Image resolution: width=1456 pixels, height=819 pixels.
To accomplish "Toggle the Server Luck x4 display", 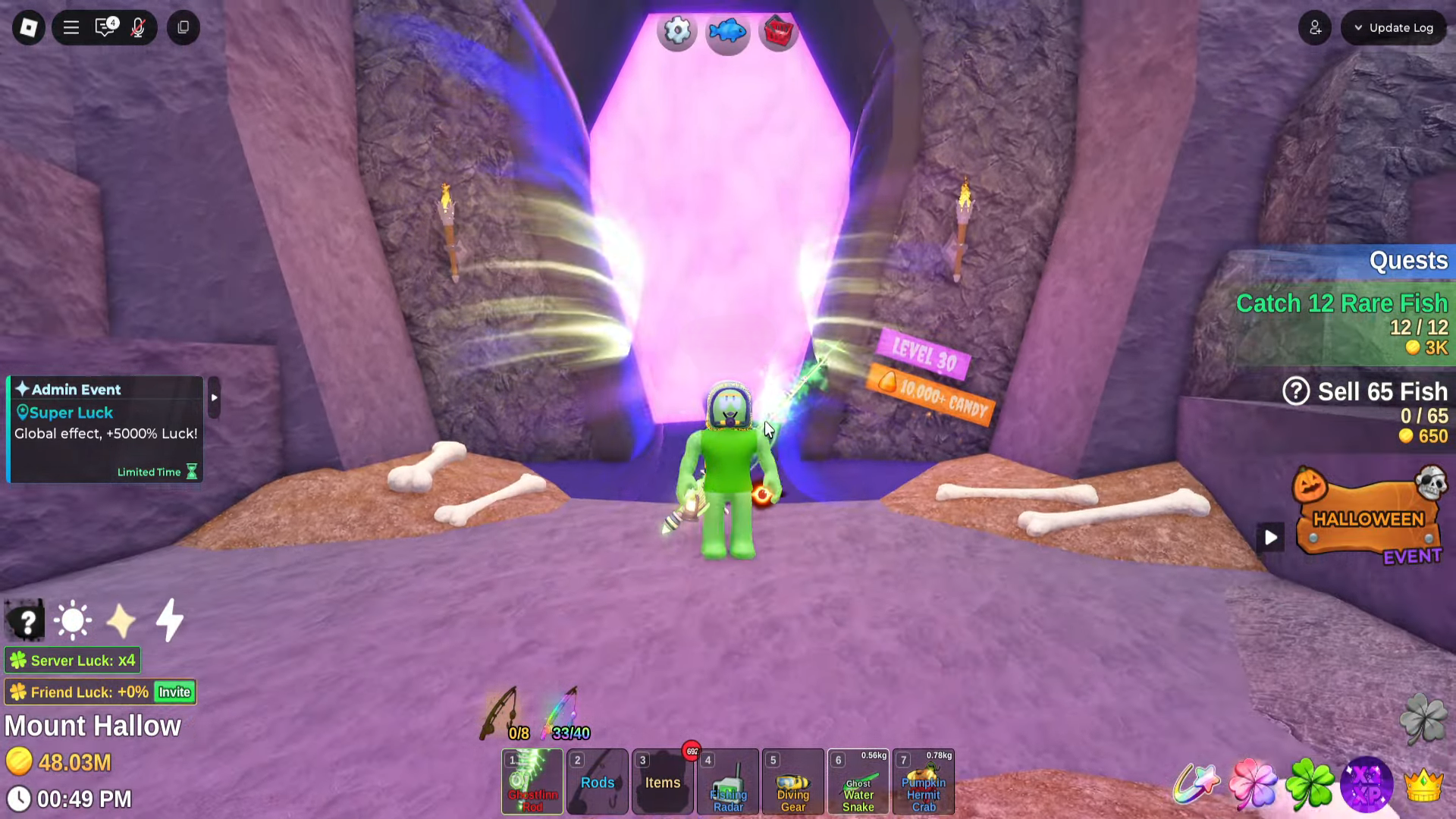I will 72,661.
